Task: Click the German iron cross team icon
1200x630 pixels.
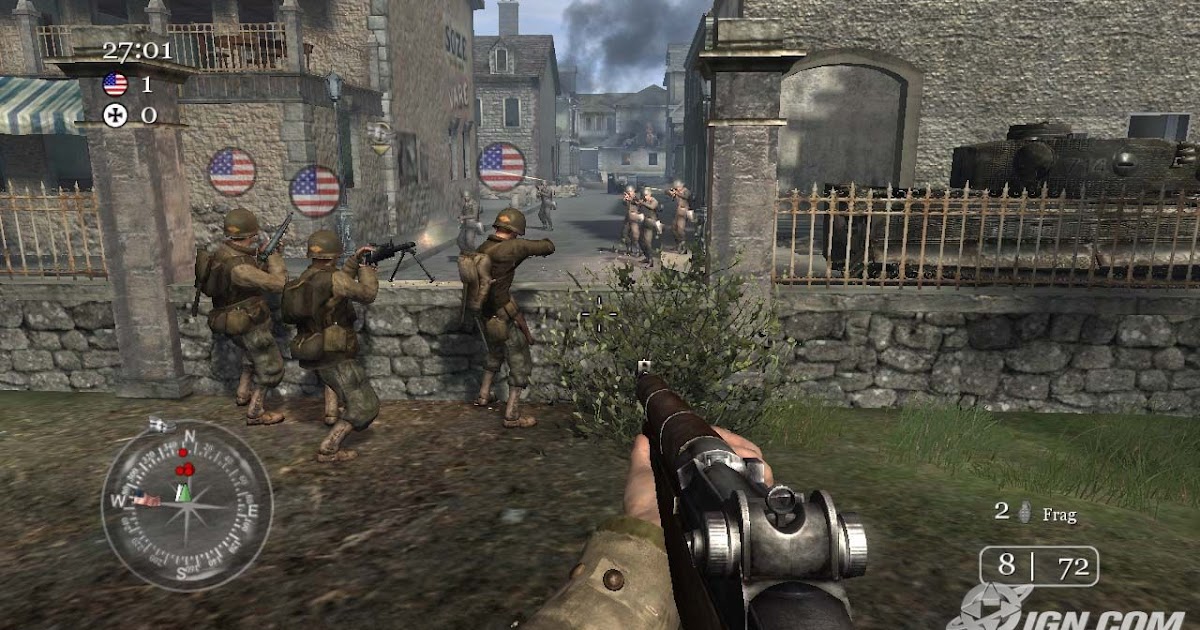Action: point(115,115)
